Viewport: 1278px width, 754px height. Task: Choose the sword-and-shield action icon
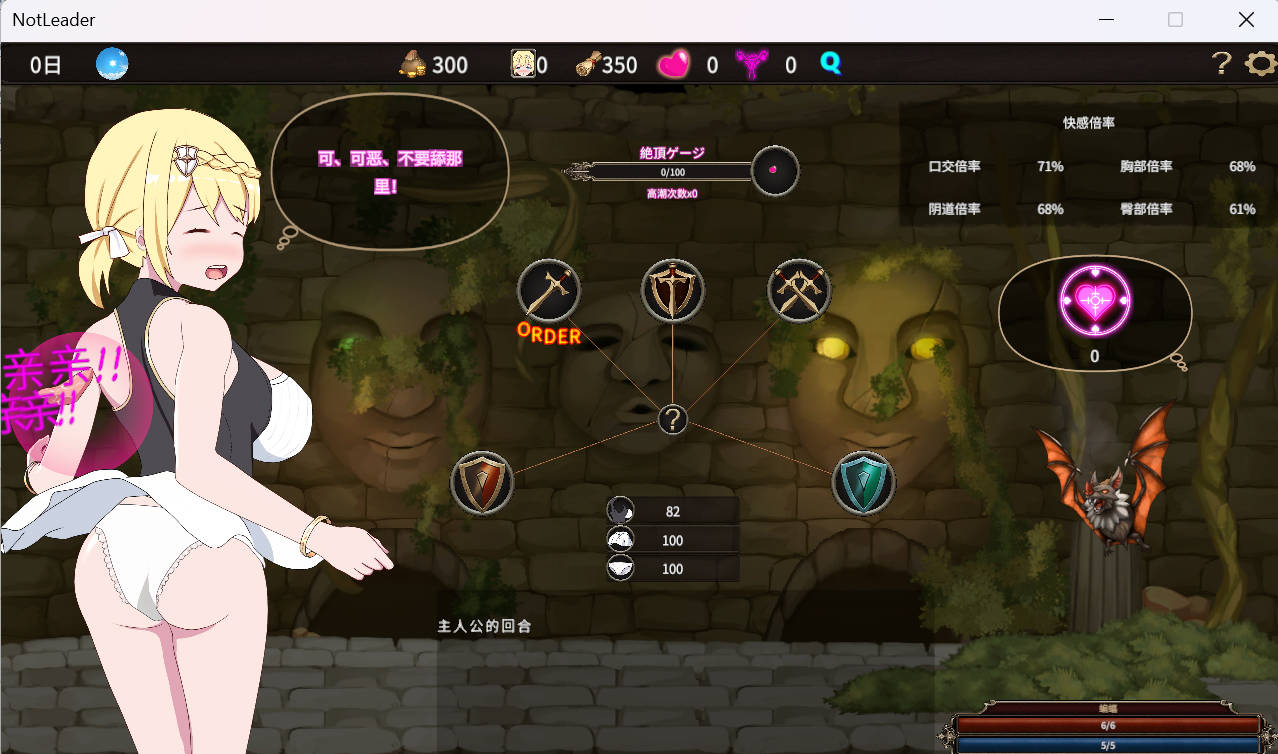tap(672, 291)
